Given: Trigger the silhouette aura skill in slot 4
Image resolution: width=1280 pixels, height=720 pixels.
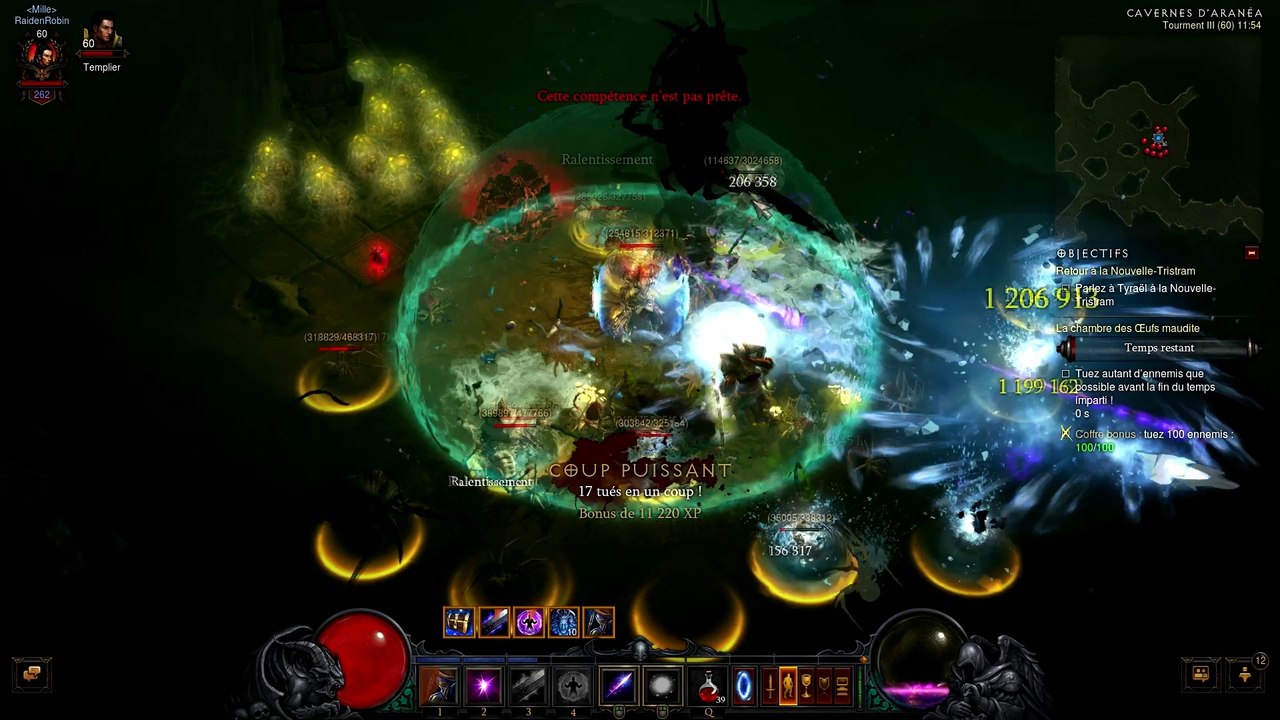Looking at the screenshot, I should (572, 686).
